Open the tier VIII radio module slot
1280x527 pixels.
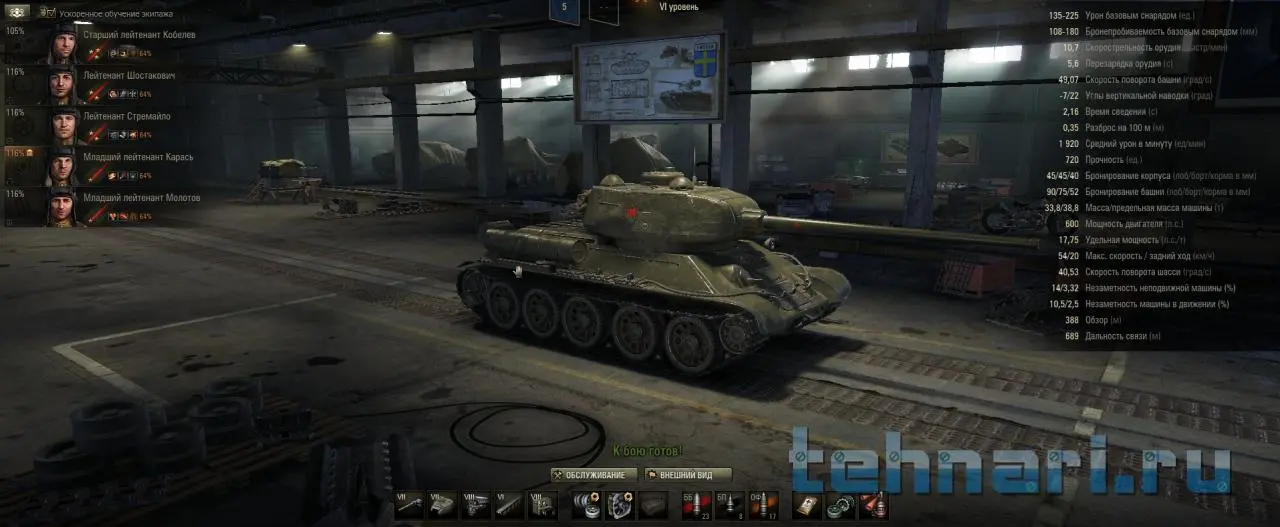pos(542,505)
